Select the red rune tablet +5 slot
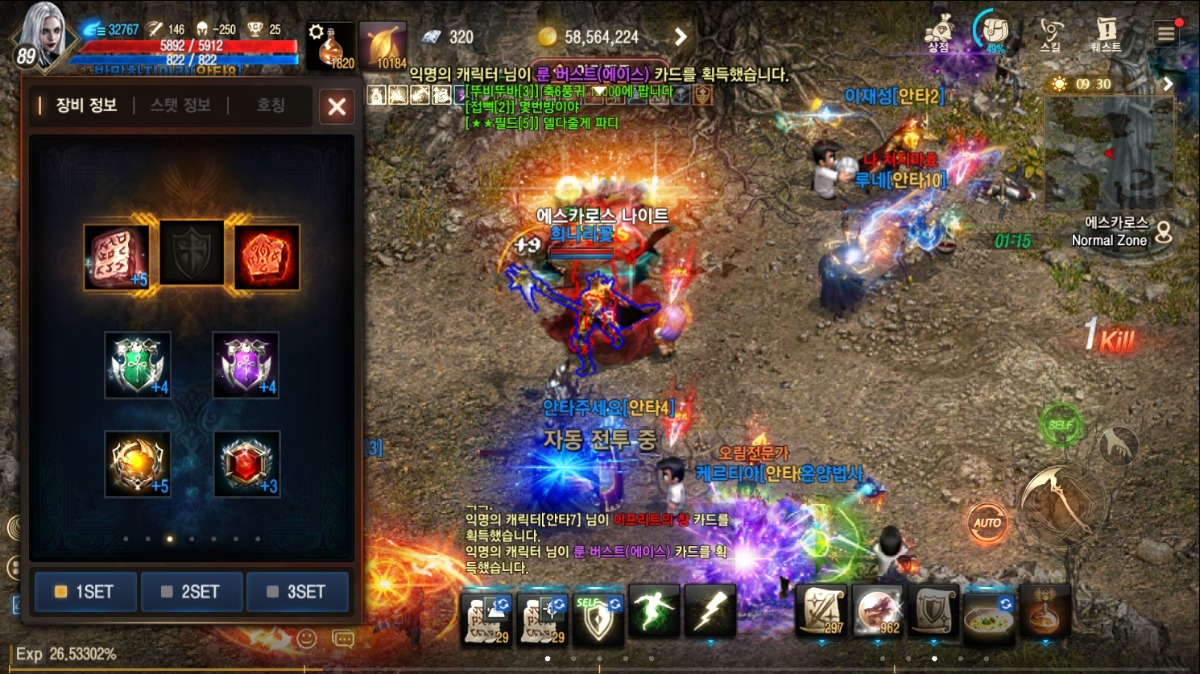1200x674 pixels. tap(117, 257)
